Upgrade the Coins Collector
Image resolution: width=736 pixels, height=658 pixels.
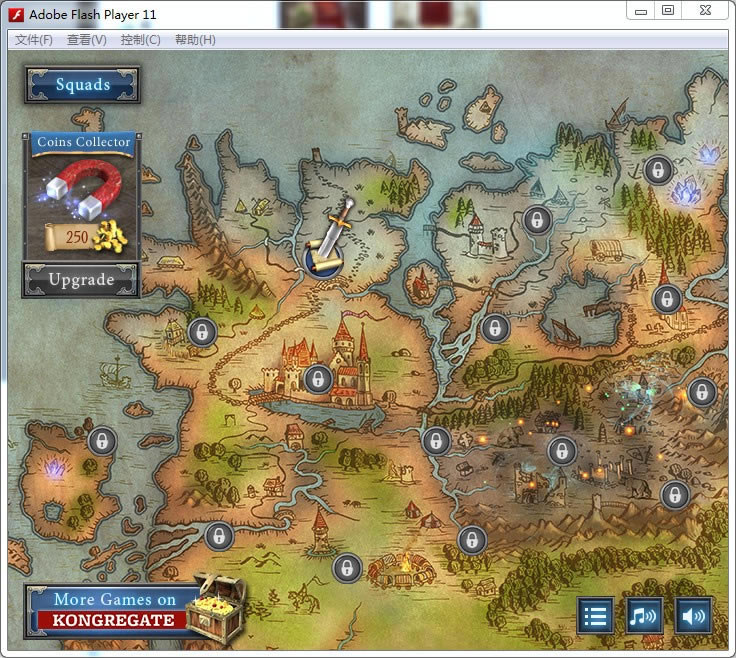click(81, 280)
